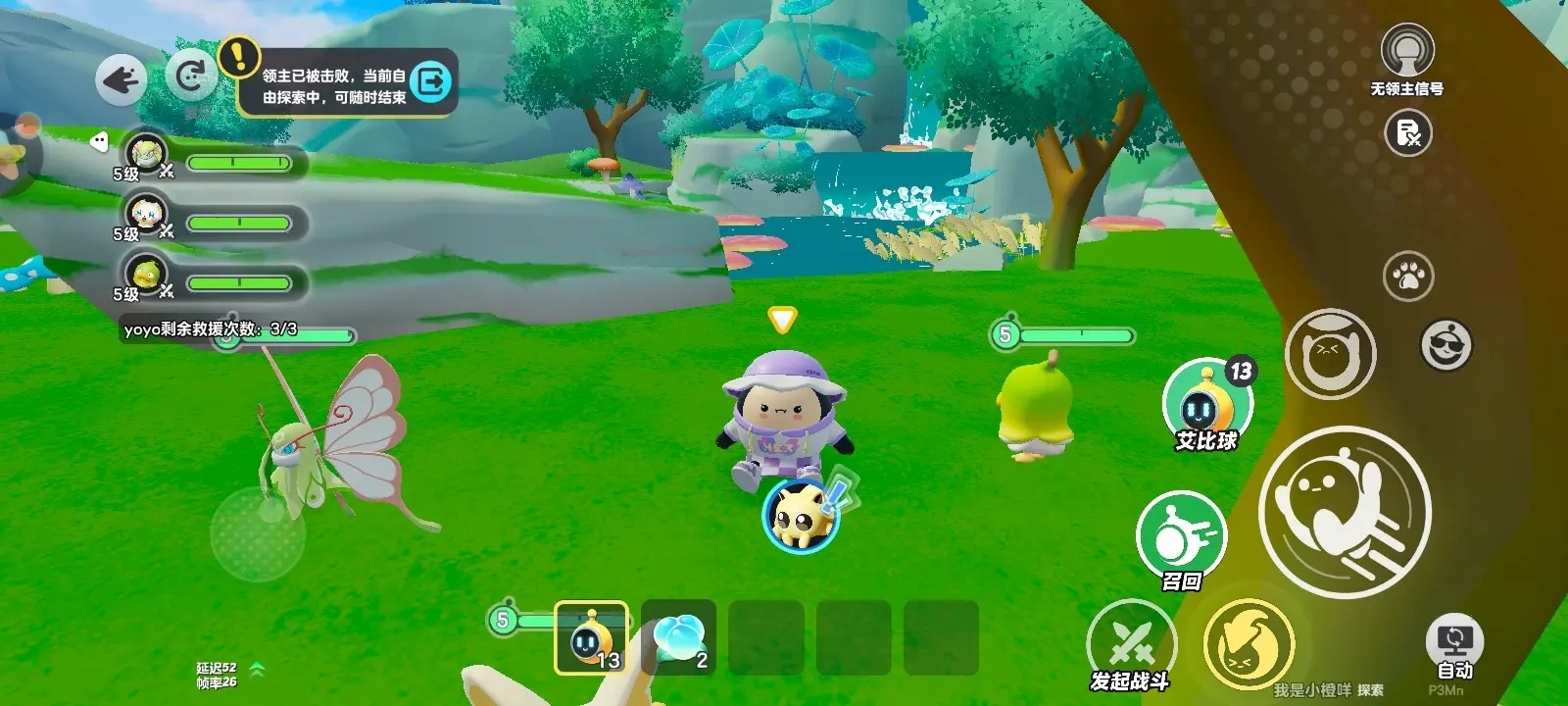The image size is (1568, 706).
Task: Tap the back arrow button
Action: click(122, 79)
